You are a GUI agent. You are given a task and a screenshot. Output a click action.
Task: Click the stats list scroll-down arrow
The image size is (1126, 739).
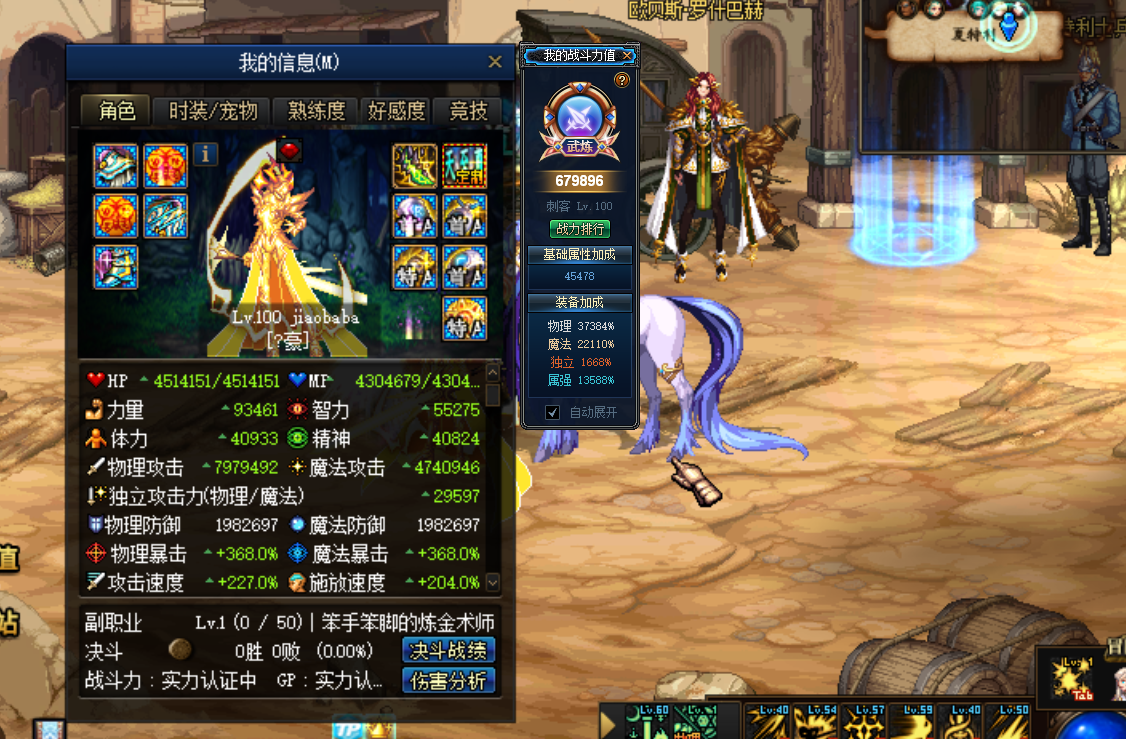pos(492,581)
